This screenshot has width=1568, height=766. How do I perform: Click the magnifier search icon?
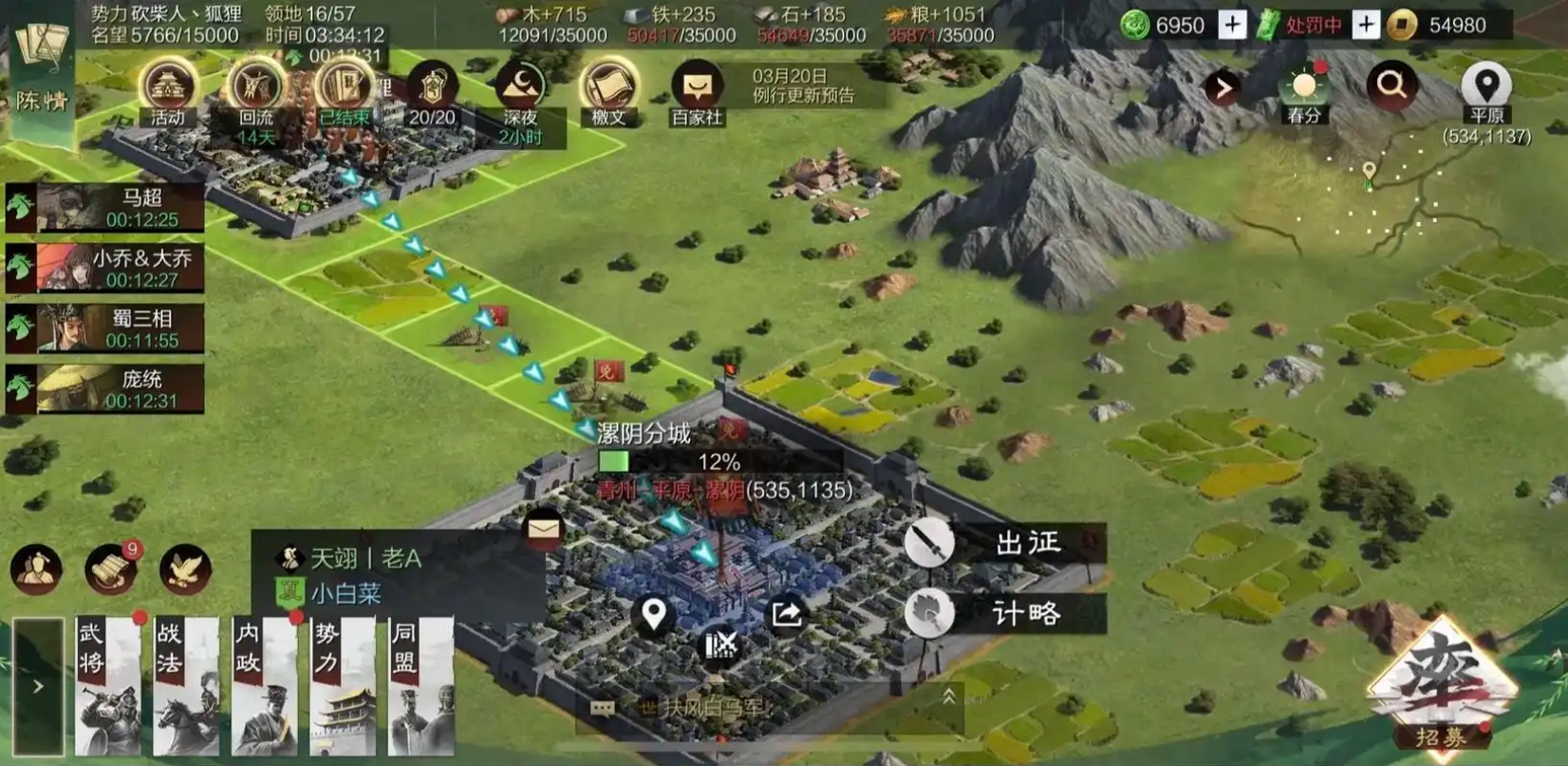pos(1391,85)
